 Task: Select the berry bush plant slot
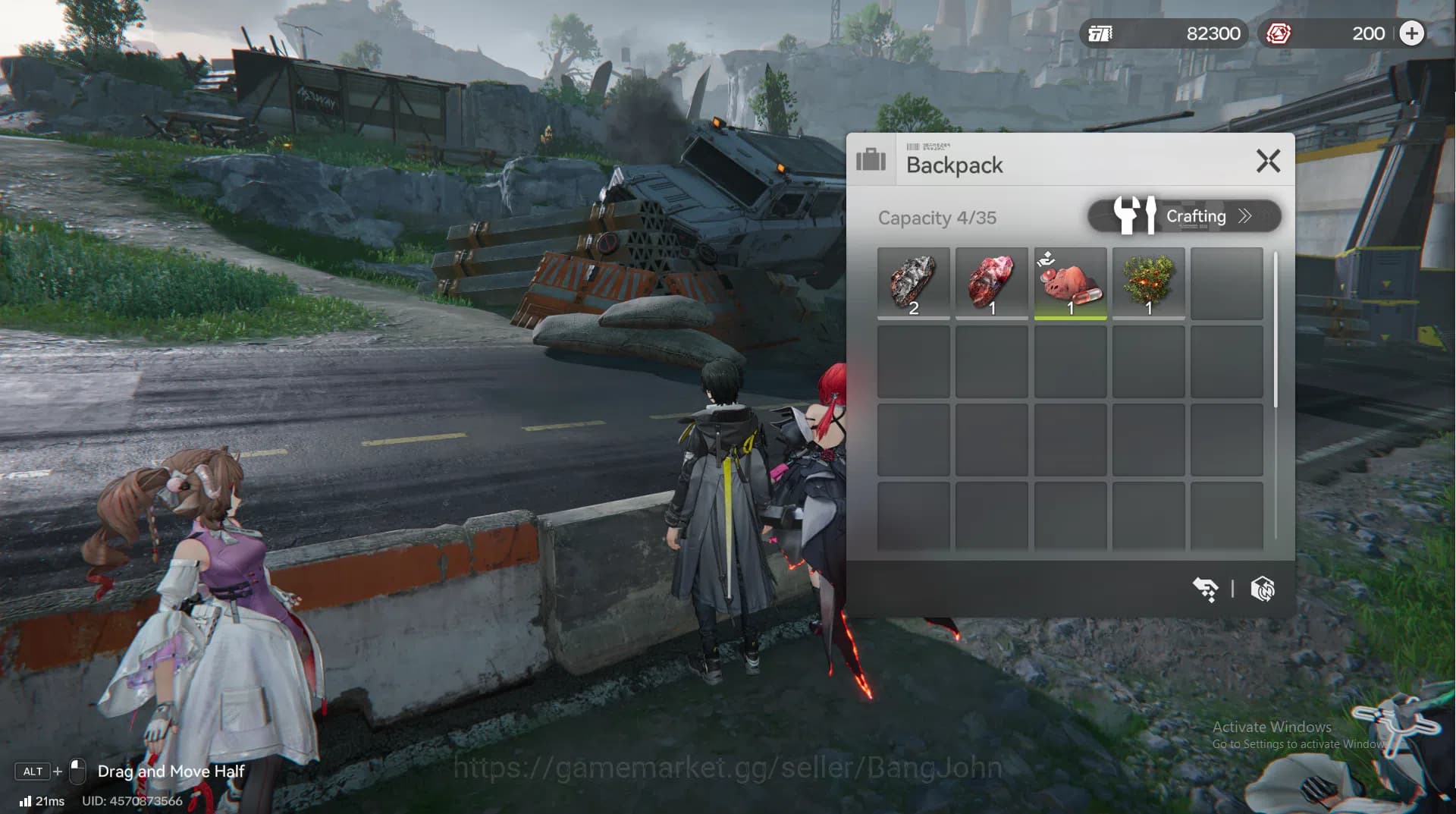[1148, 283]
